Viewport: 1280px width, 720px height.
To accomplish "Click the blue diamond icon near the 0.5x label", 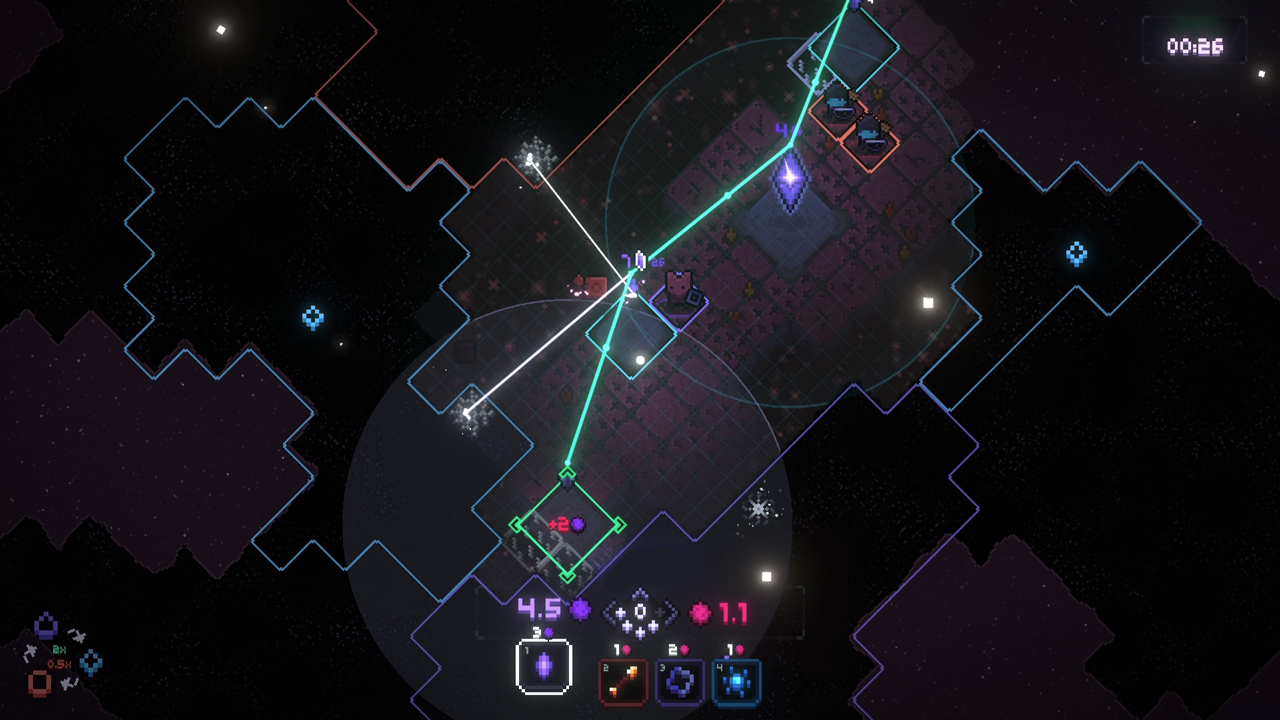I will (x=91, y=662).
